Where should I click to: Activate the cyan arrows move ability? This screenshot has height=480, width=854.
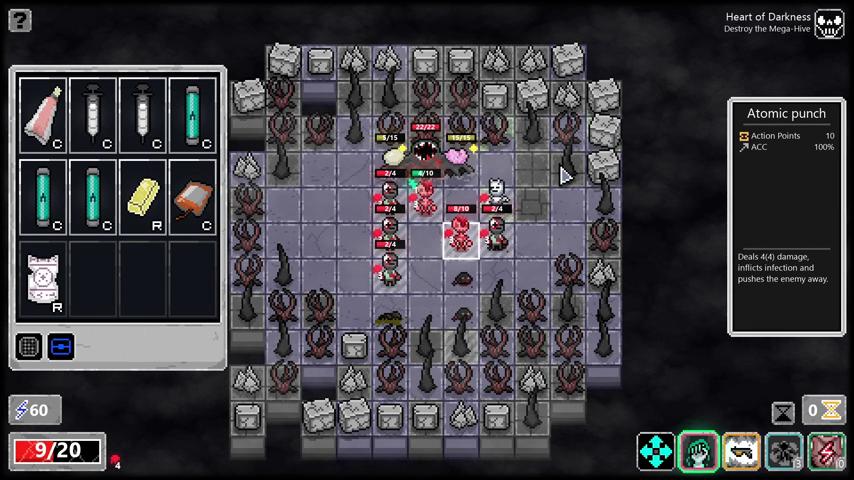pyautogui.click(x=656, y=451)
